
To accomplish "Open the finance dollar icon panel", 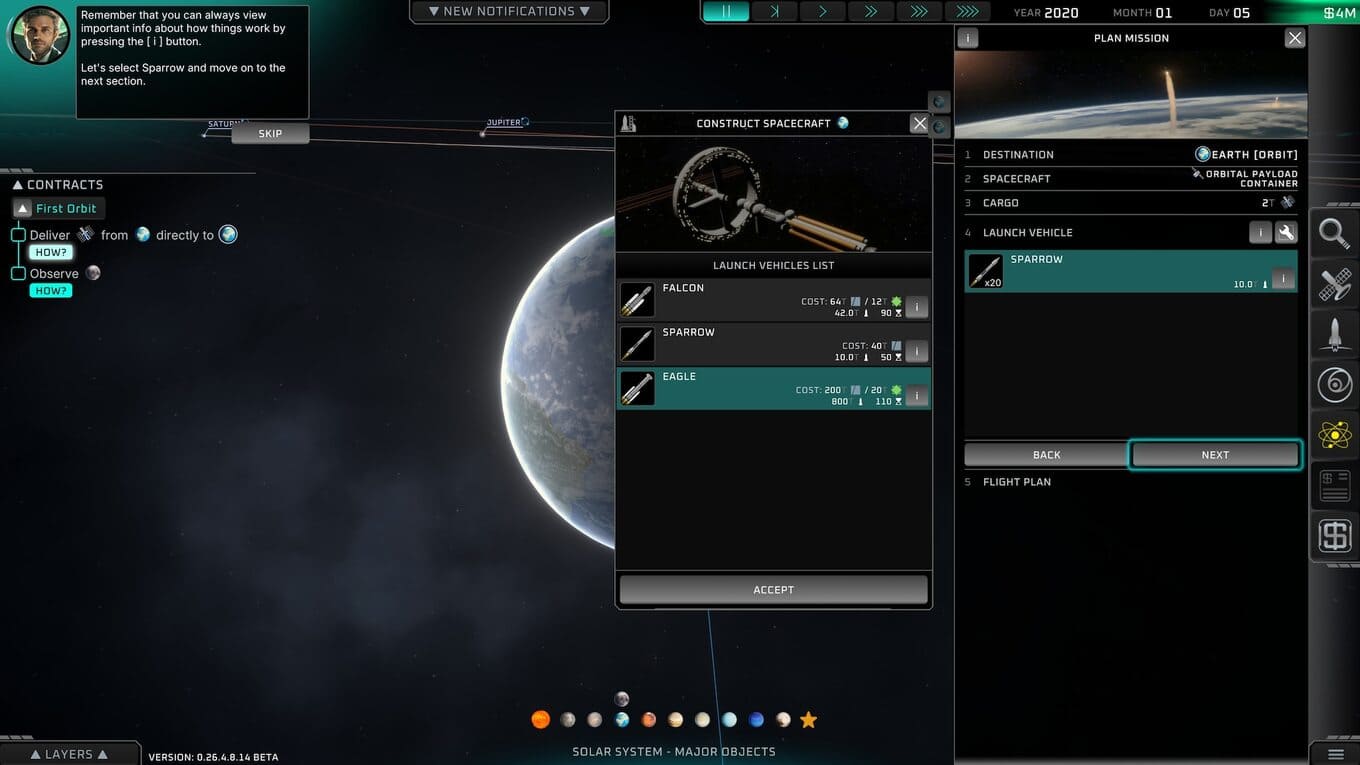I will [x=1334, y=536].
